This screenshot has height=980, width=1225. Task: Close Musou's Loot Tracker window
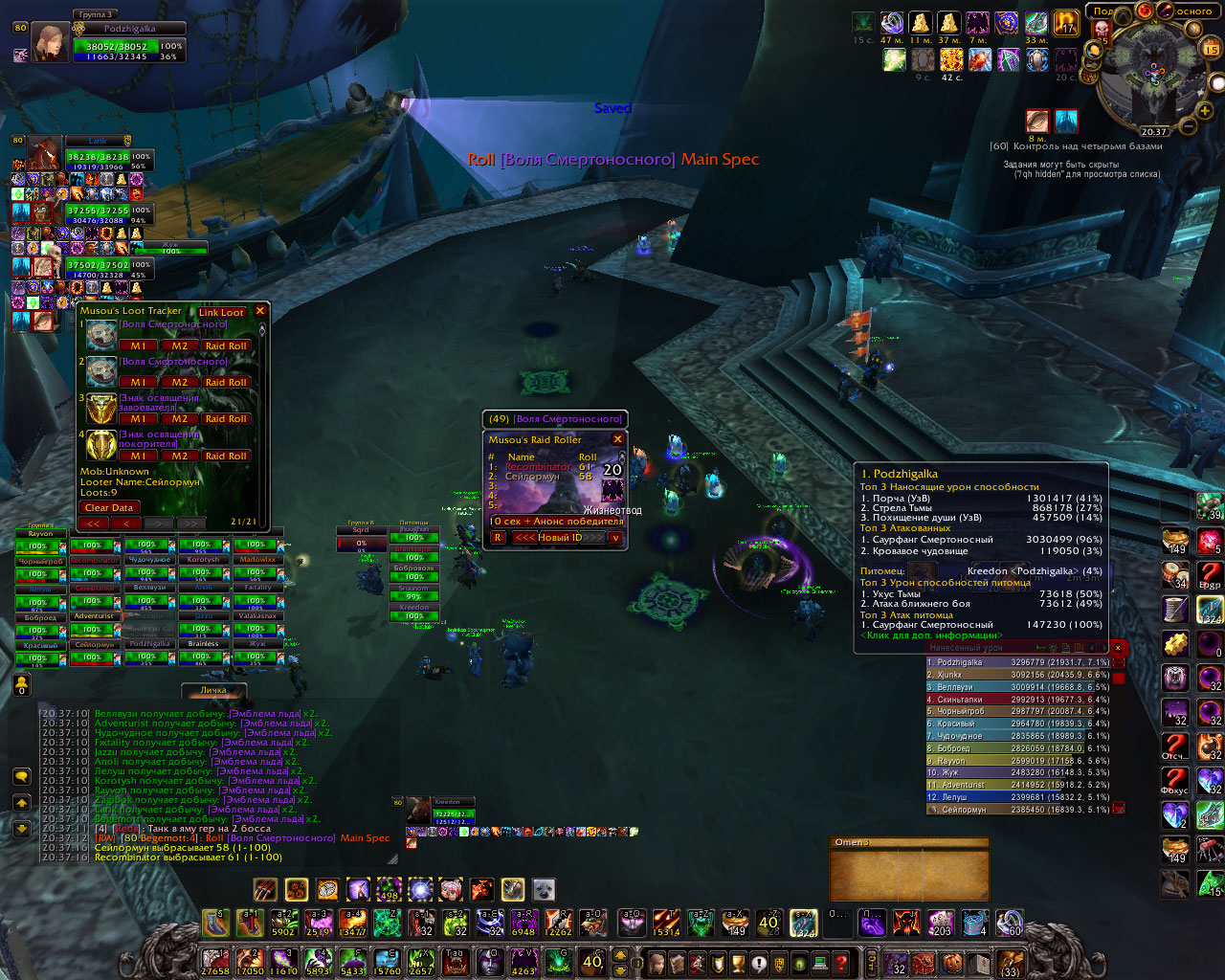coord(259,311)
